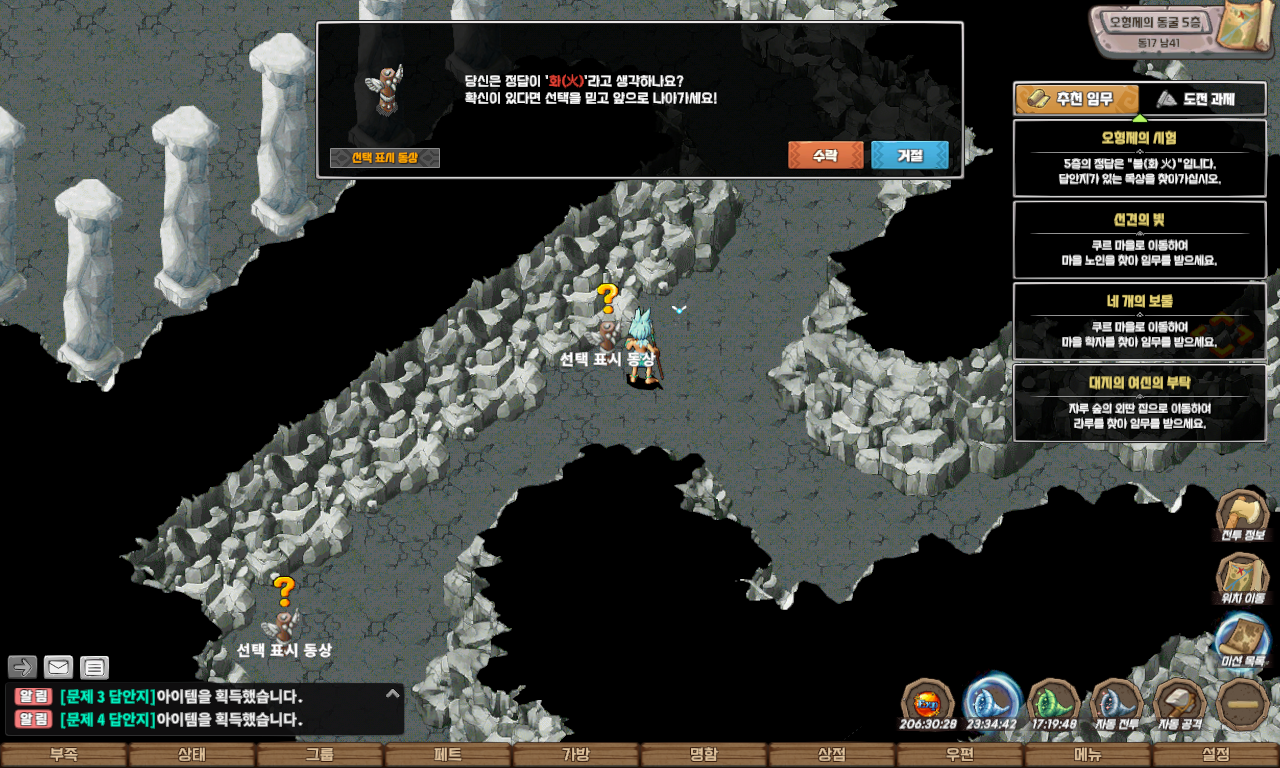1280x768 pixels.
Task: Expand the chat log with the up arrow
Action: coord(393,693)
